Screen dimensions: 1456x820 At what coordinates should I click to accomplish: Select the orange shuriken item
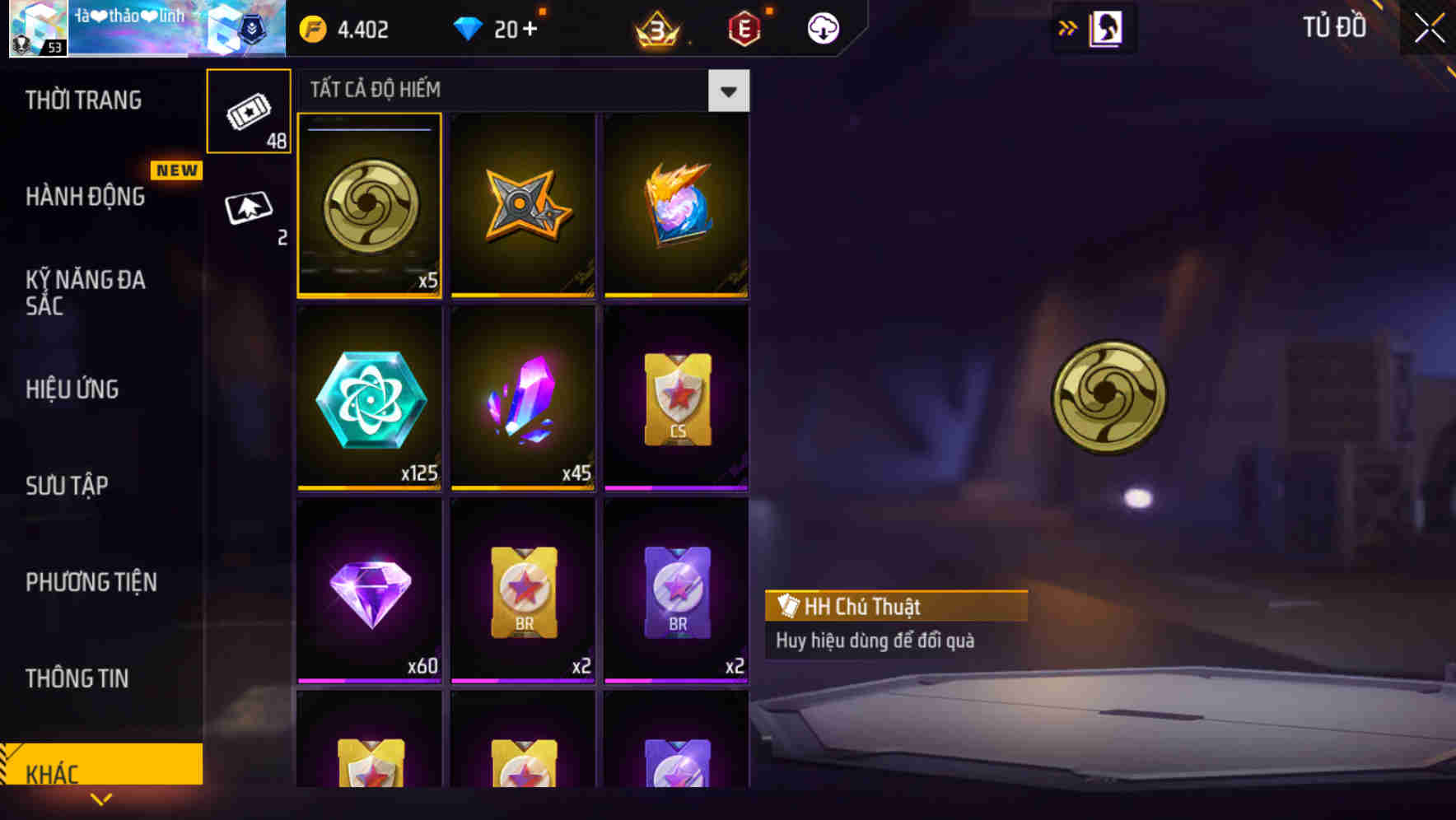[523, 206]
